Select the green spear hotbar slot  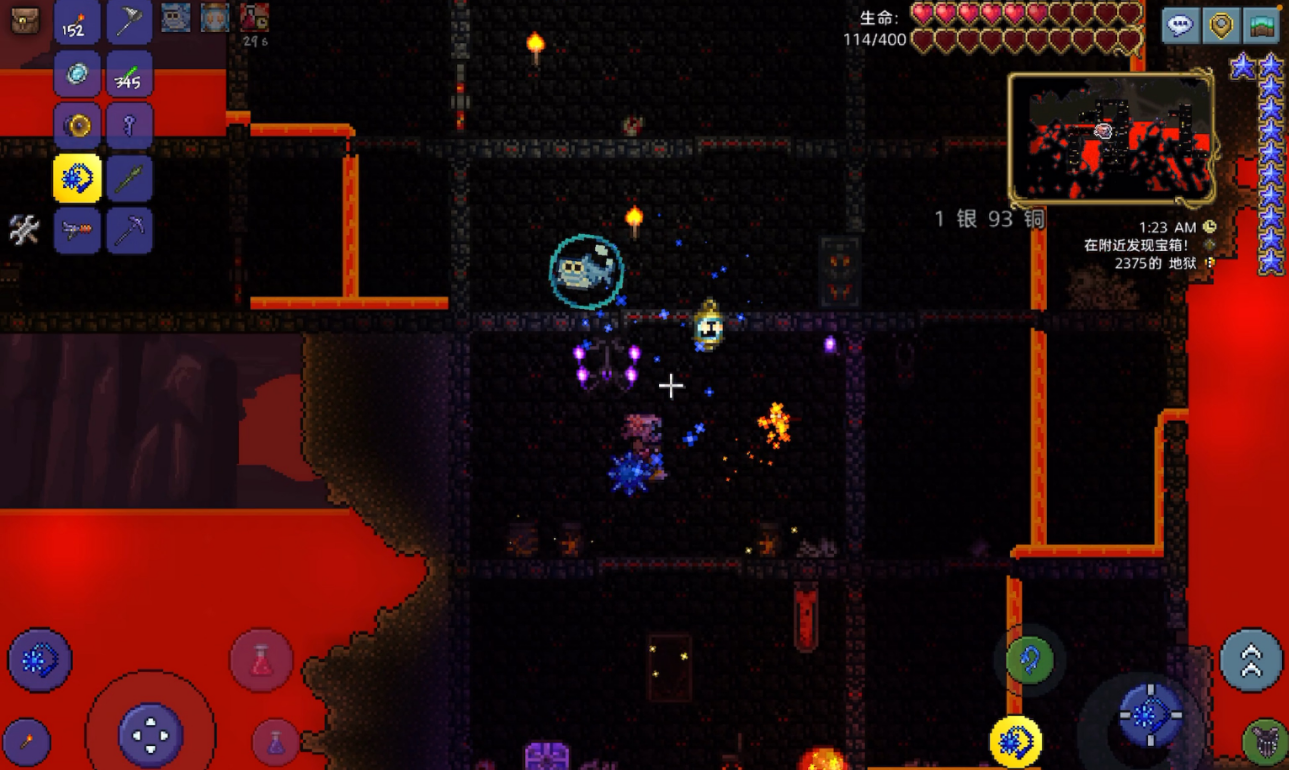(x=129, y=179)
